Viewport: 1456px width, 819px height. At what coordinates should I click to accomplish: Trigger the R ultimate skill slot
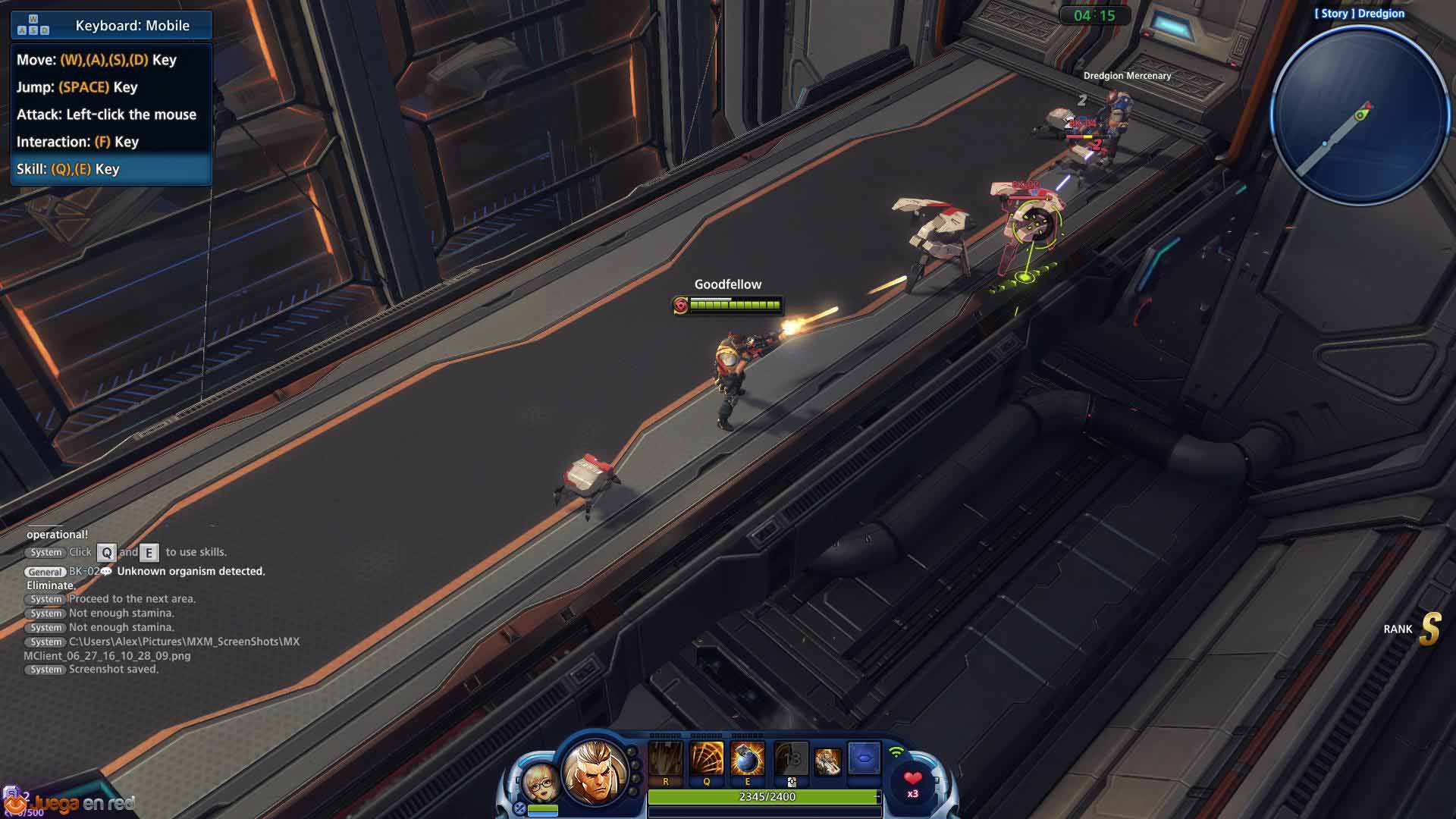tap(666, 760)
